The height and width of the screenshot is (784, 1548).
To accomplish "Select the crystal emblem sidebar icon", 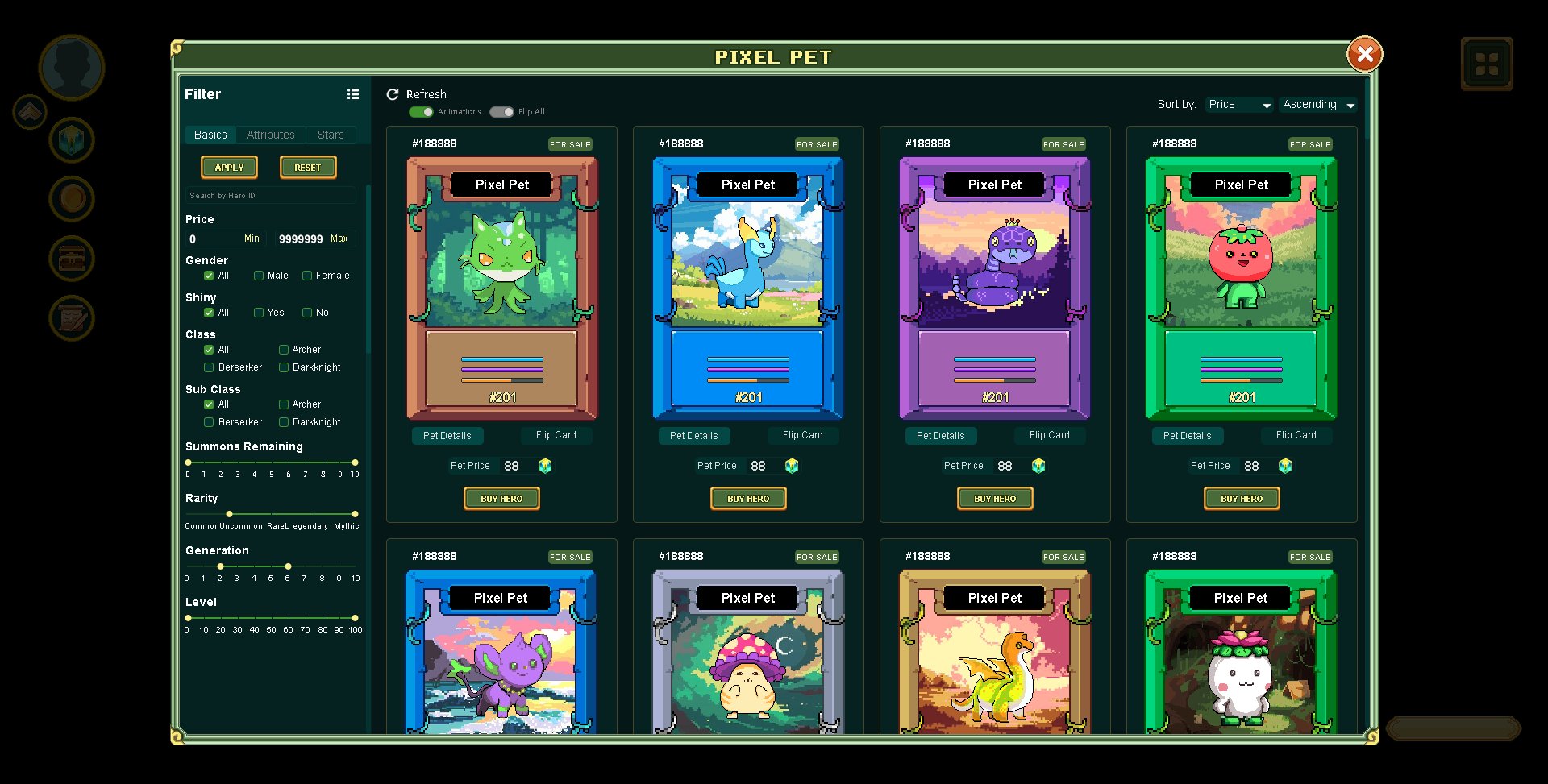I will click(x=71, y=140).
